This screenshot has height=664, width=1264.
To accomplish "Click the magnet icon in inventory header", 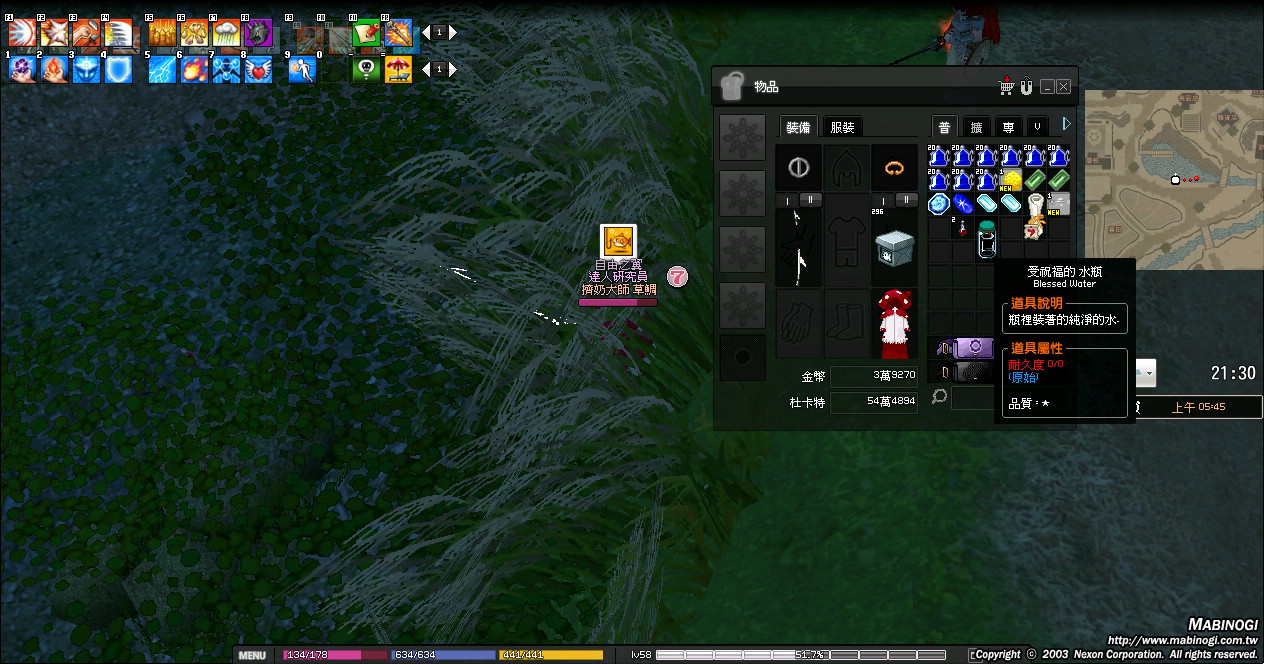I will click(x=1026, y=87).
